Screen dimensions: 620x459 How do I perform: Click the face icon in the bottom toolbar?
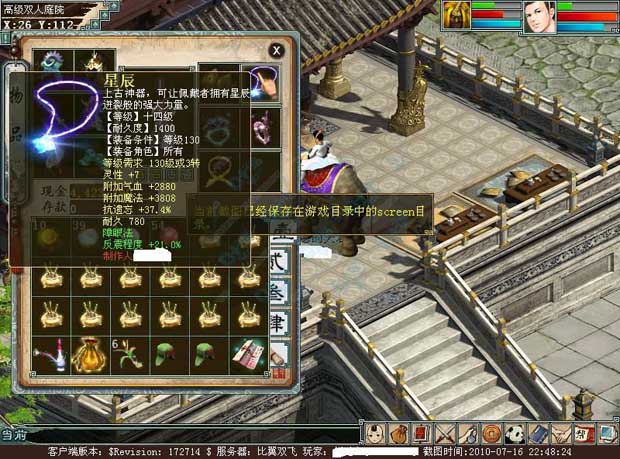(373, 434)
